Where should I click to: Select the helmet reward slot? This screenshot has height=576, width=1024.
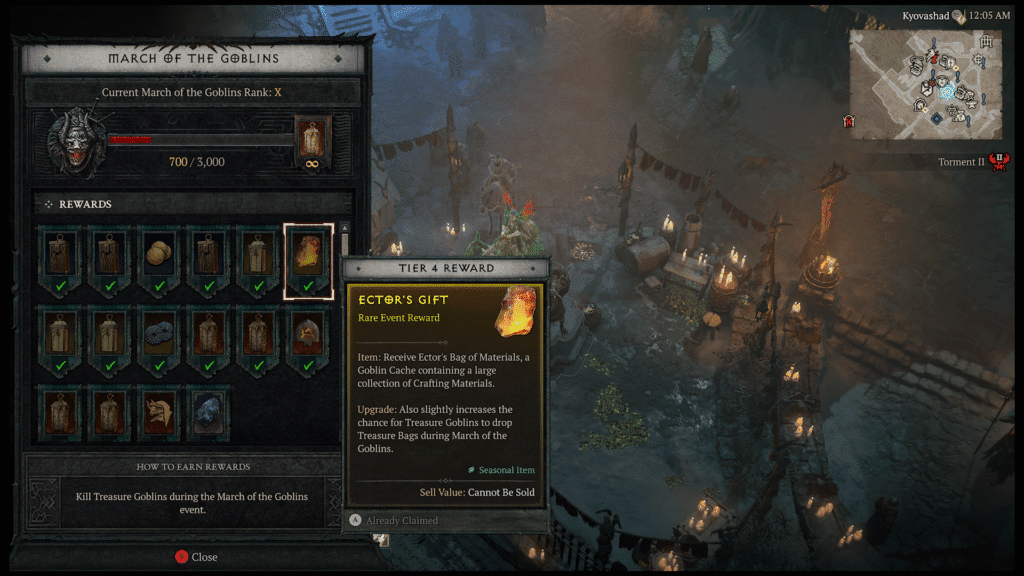coord(308,336)
